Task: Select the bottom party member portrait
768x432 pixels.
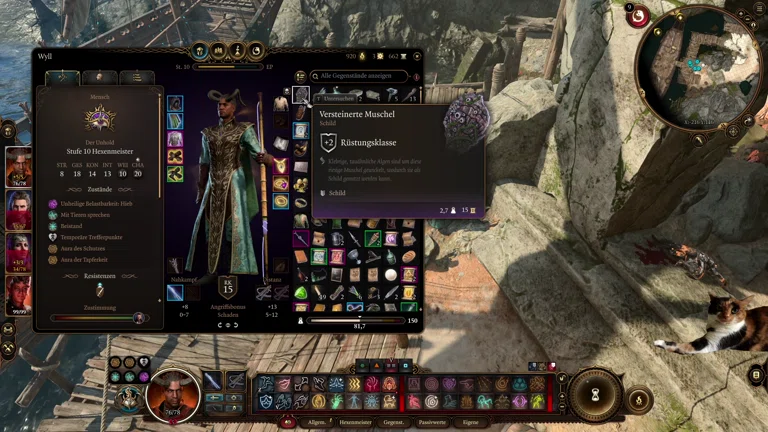Action: click(x=19, y=296)
